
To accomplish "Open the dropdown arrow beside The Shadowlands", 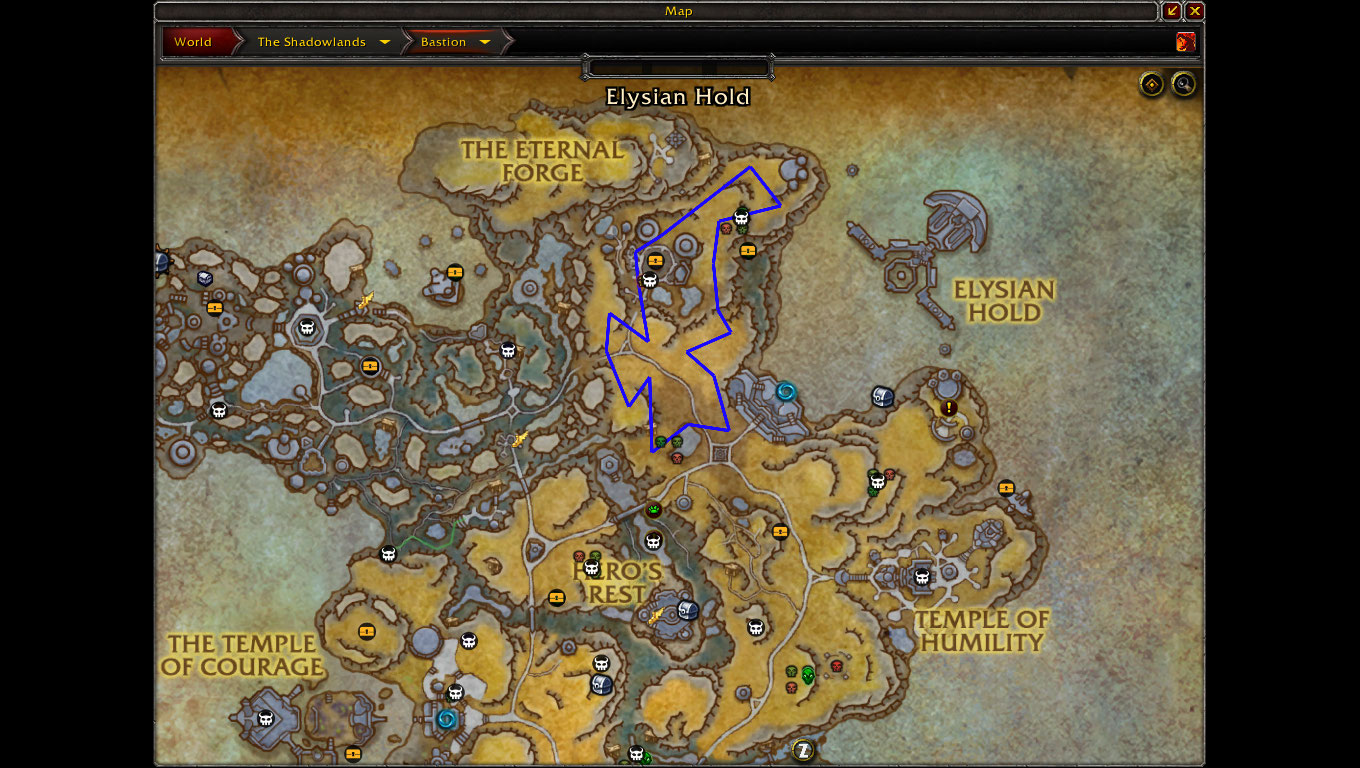I will pos(385,42).
